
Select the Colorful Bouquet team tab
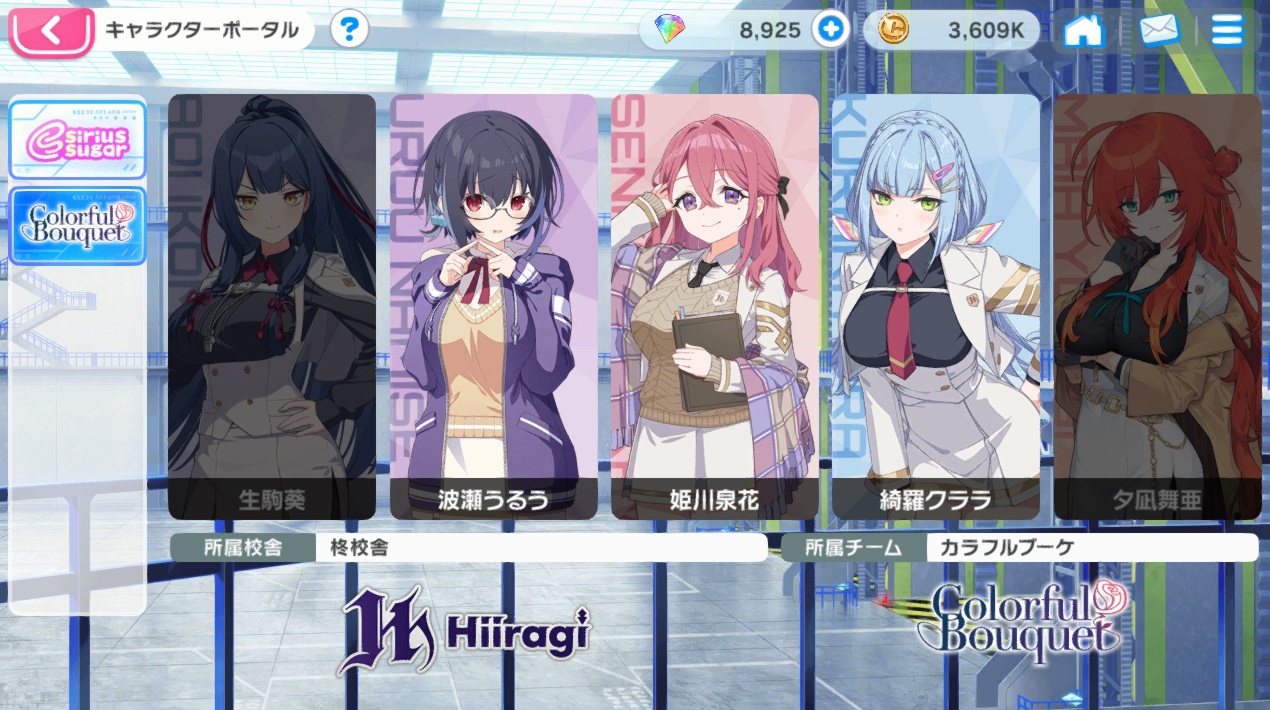coord(78,225)
